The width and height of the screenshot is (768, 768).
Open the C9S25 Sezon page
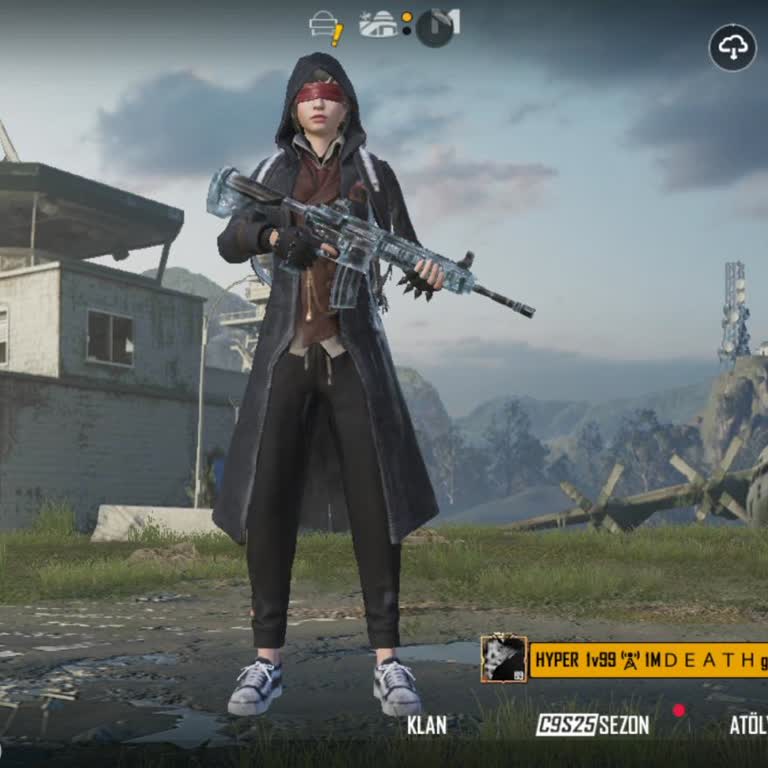point(592,725)
